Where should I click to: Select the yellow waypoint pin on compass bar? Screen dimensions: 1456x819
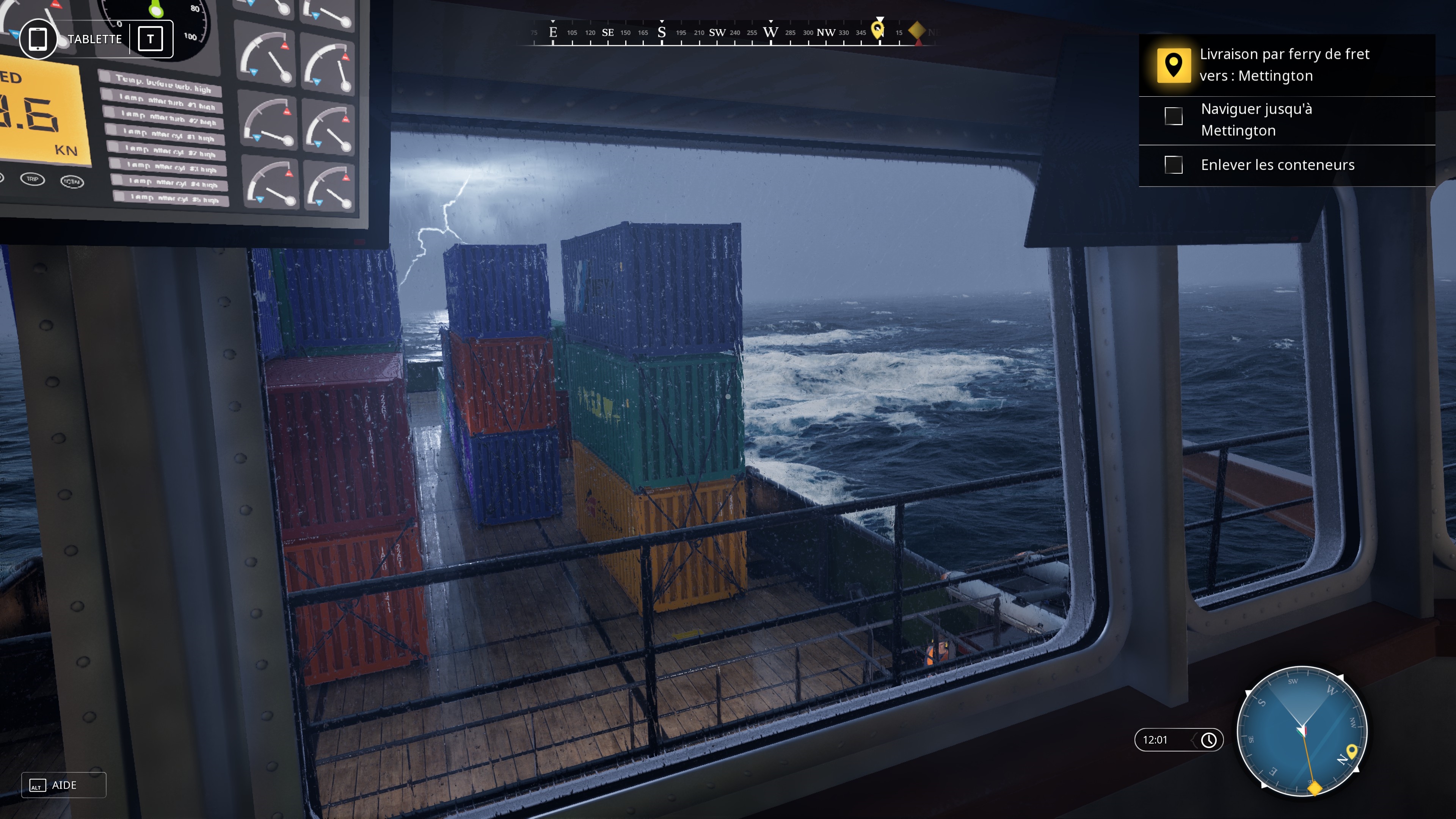tap(878, 30)
